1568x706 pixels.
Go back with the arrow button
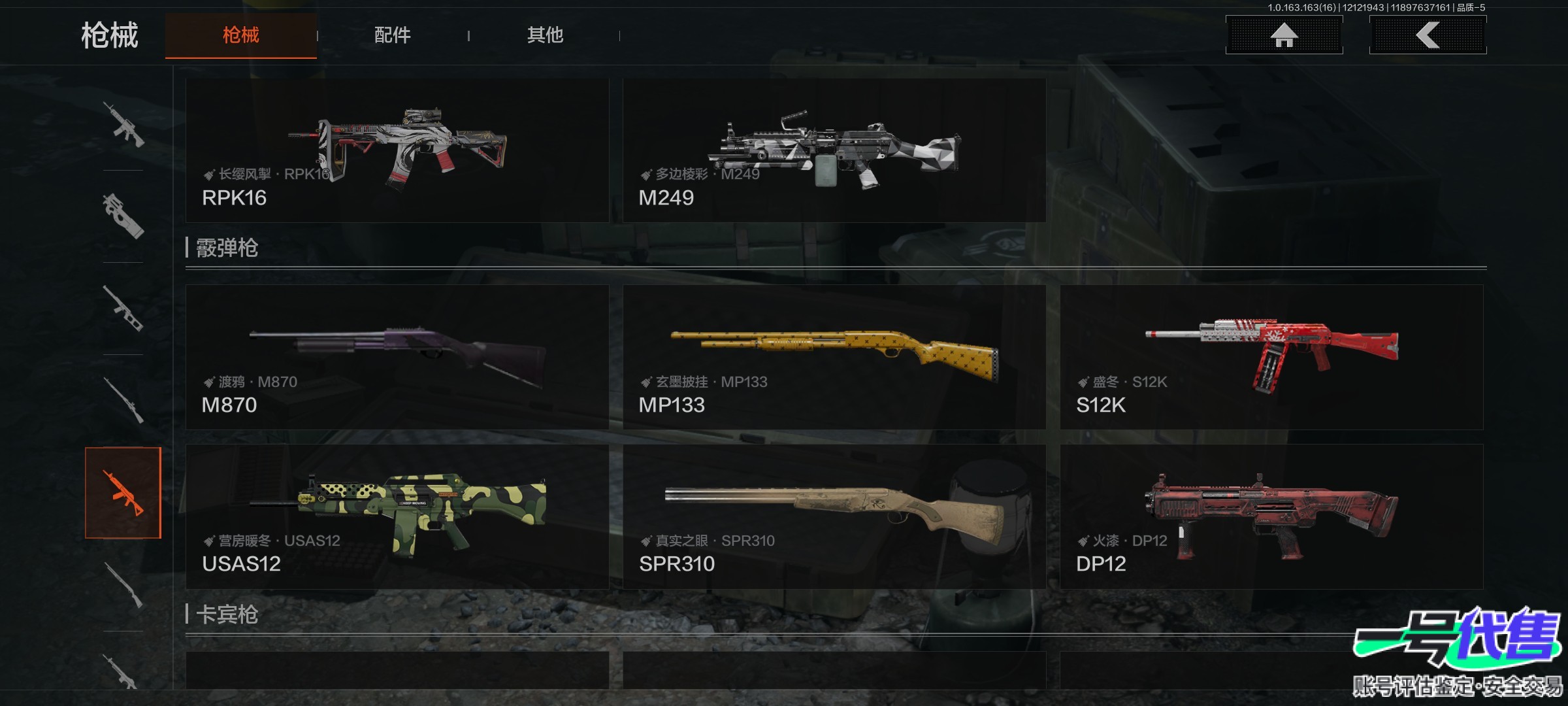tap(1428, 35)
